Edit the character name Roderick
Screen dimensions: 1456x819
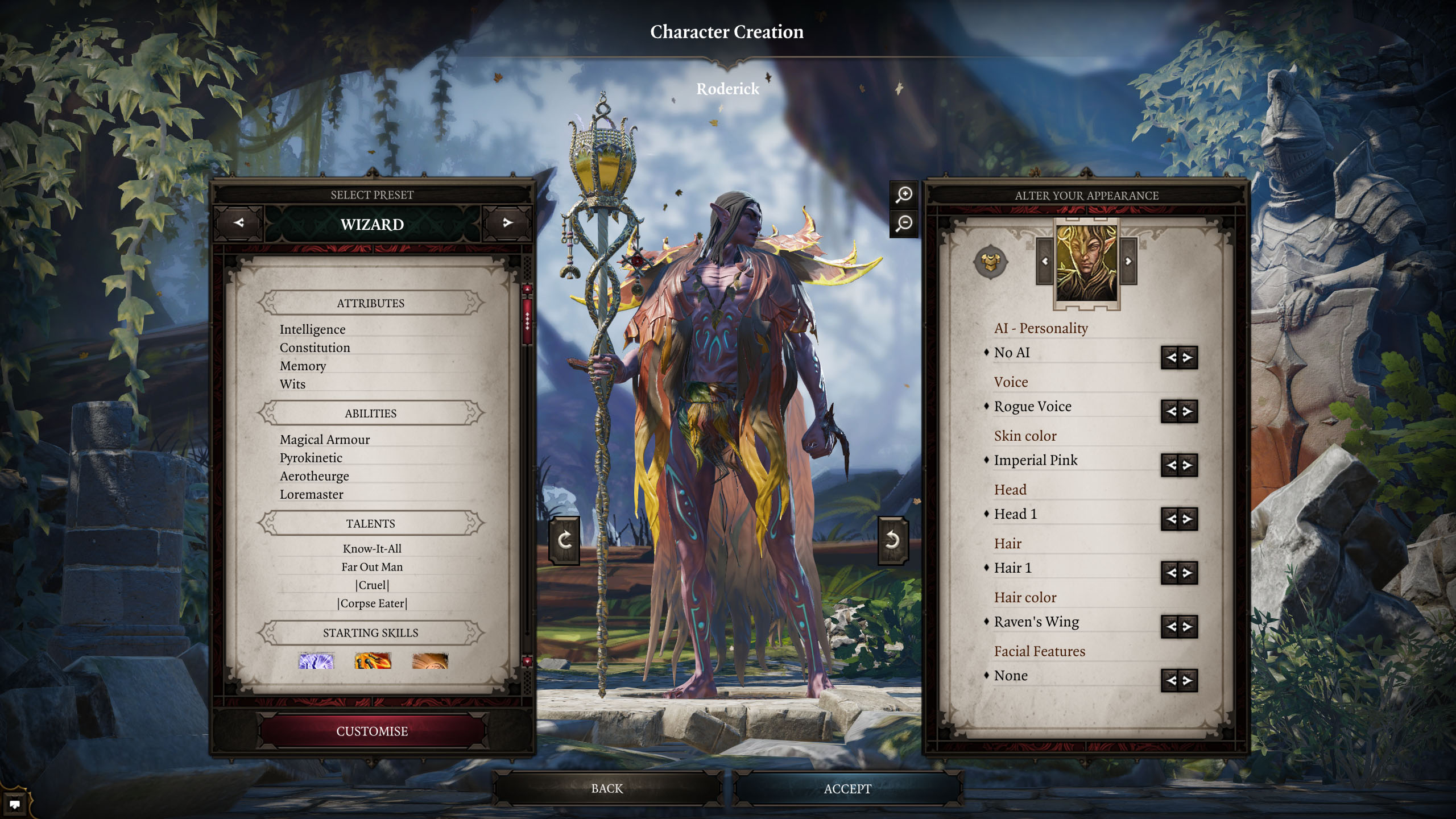pos(727,89)
